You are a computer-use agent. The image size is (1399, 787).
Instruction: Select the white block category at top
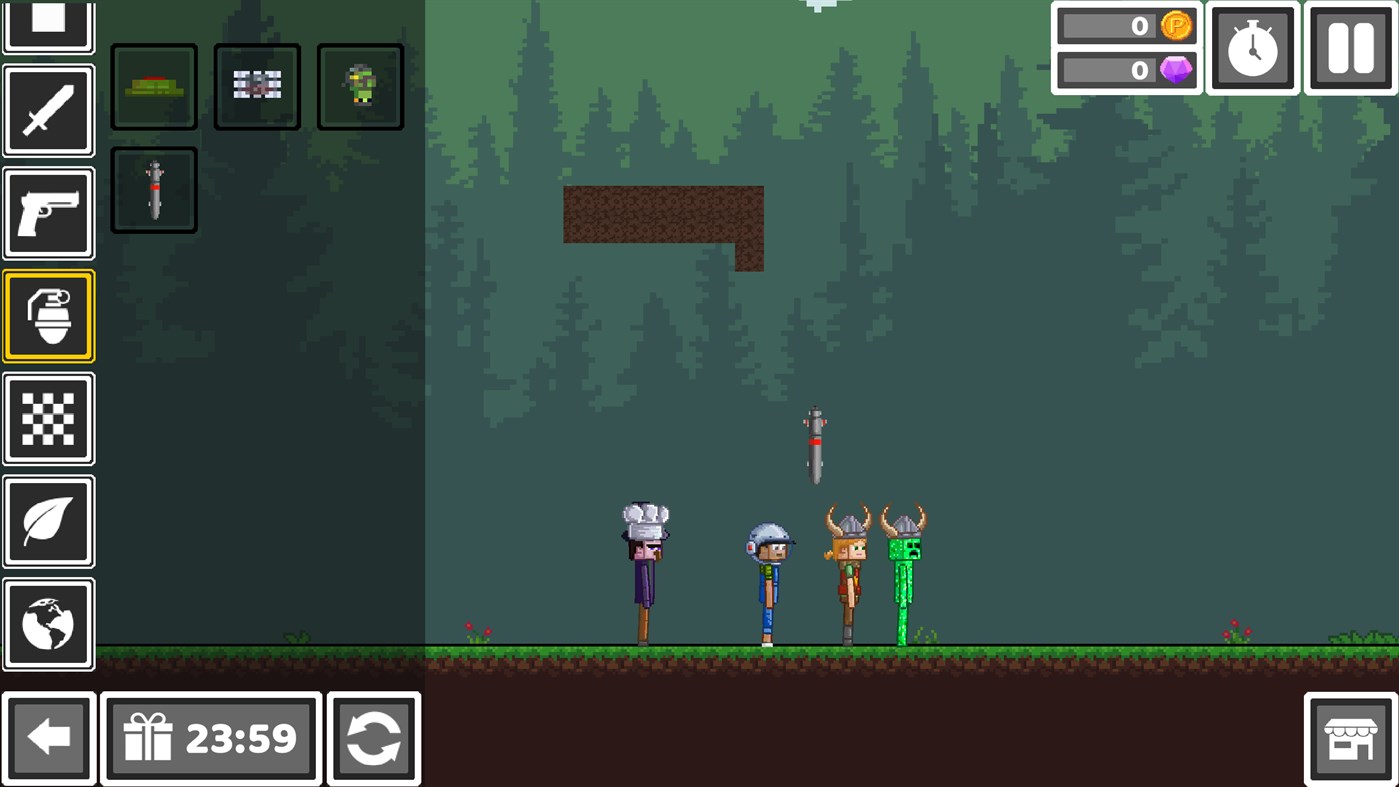click(x=48, y=18)
